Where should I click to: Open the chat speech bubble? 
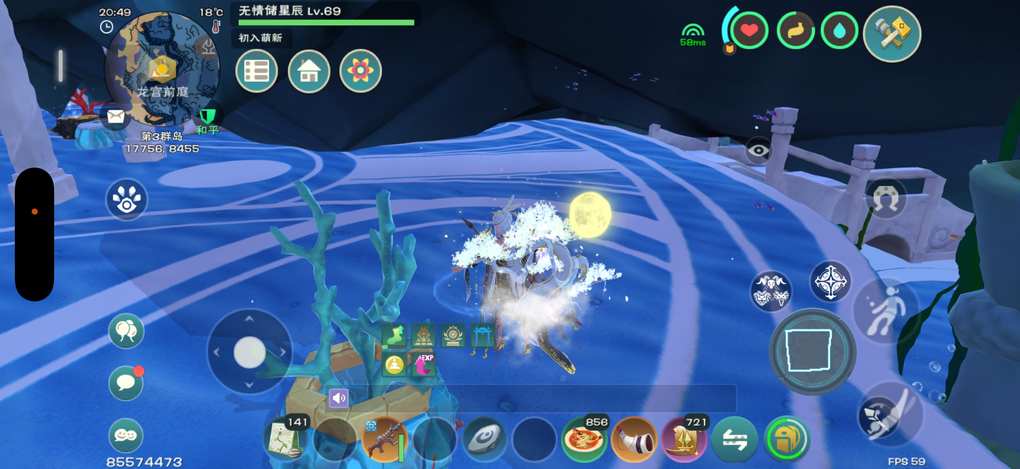pos(126,381)
